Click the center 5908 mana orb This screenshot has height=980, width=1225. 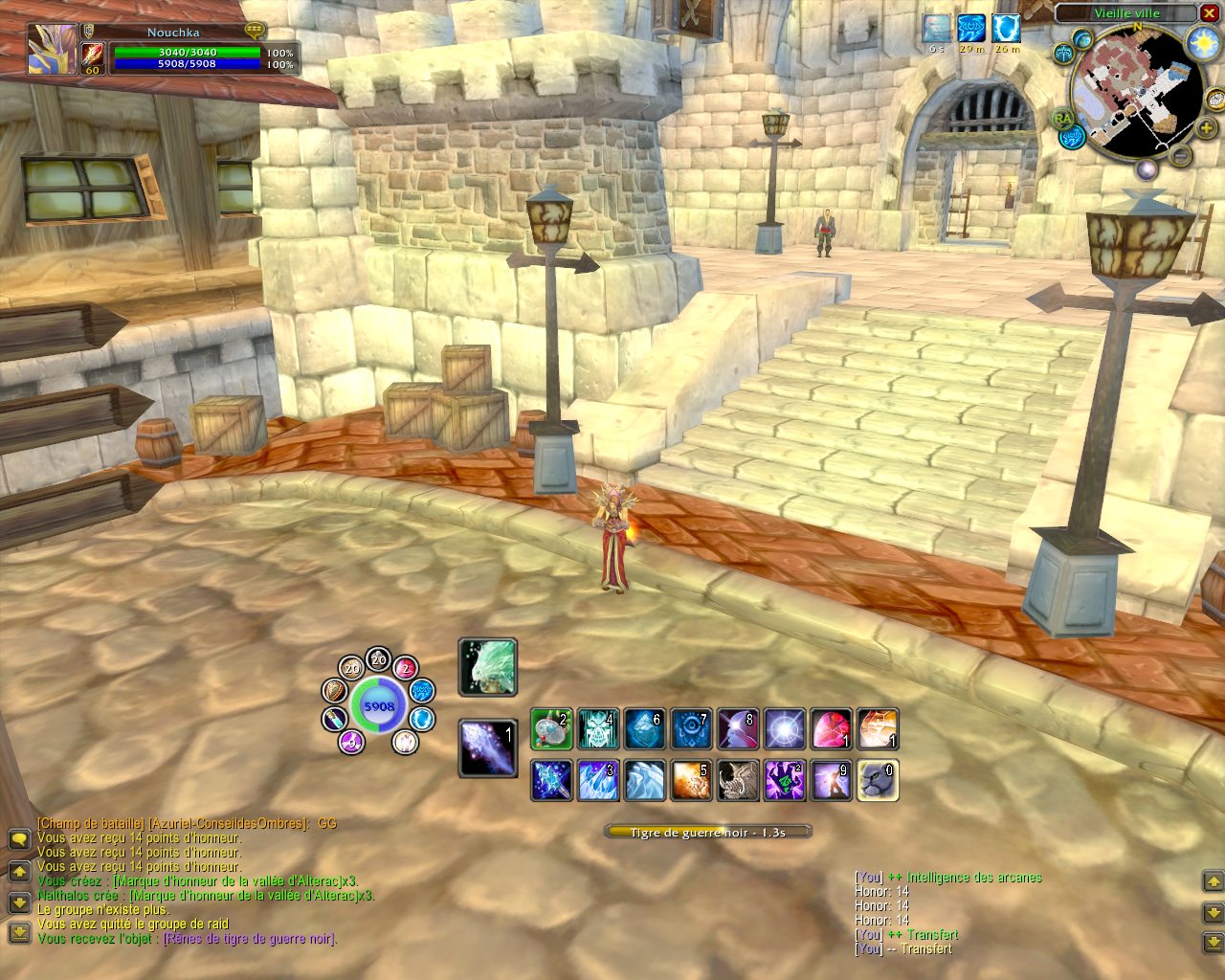coord(379,706)
